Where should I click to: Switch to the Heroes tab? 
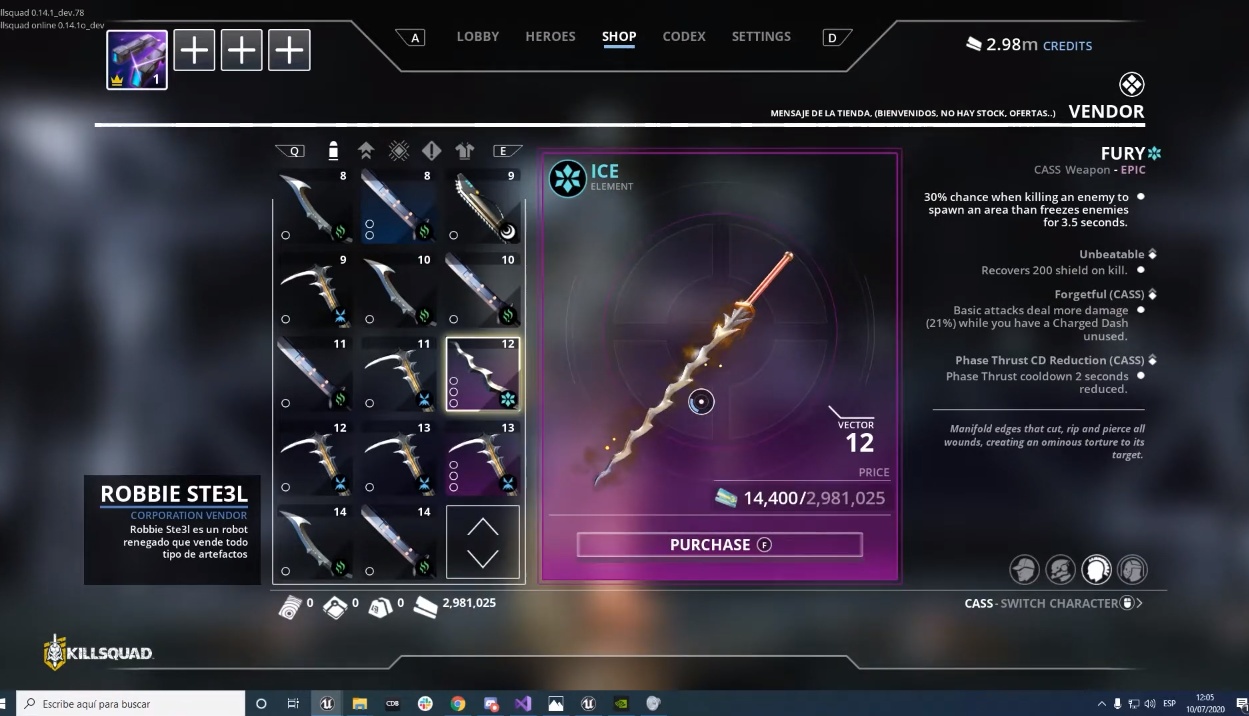pyautogui.click(x=550, y=37)
